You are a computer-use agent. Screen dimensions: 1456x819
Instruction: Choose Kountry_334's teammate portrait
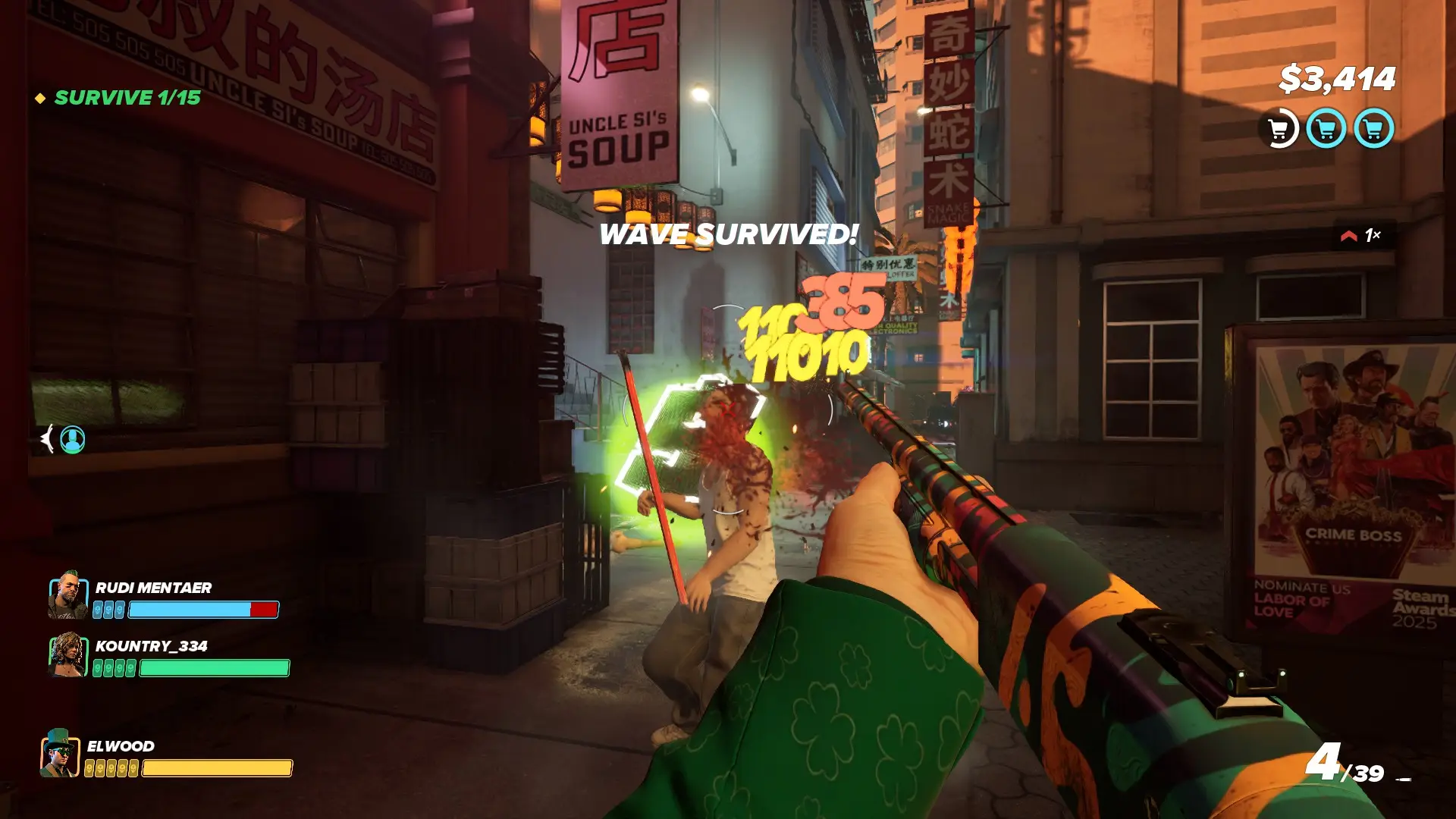[67, 656]
